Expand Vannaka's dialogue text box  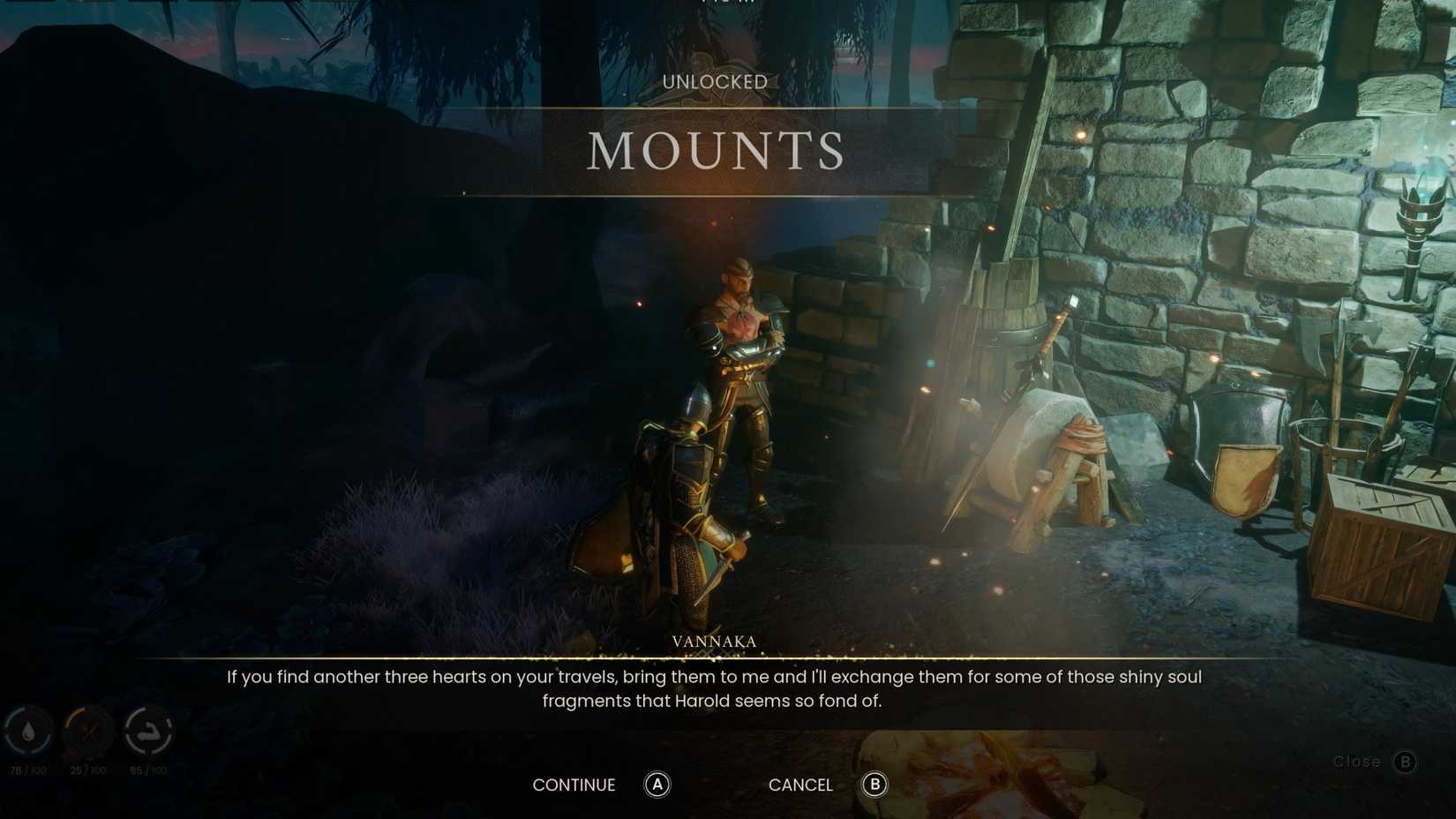click(x=715, y=688)
